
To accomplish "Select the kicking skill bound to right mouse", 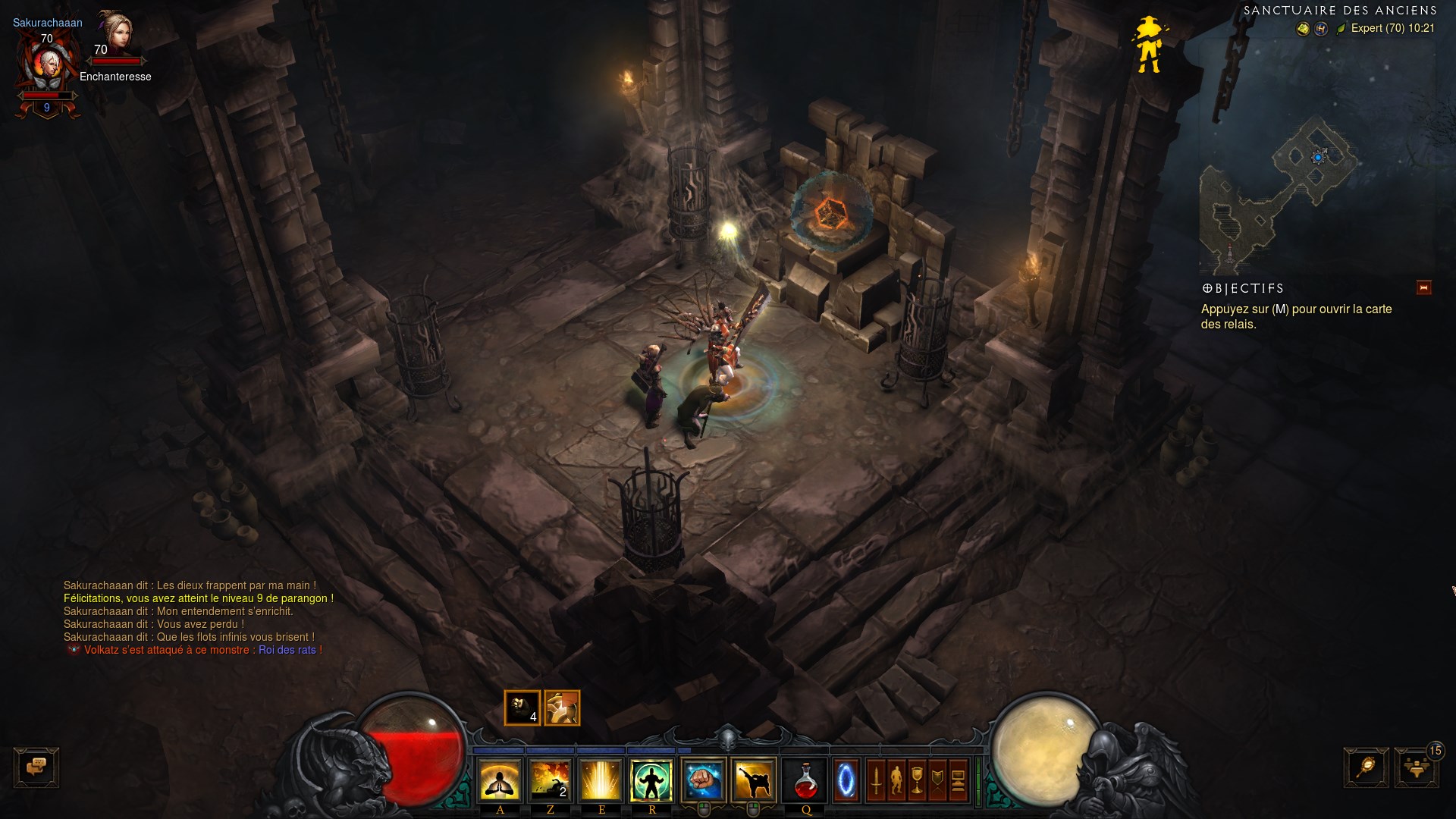I will pos(754,779).
